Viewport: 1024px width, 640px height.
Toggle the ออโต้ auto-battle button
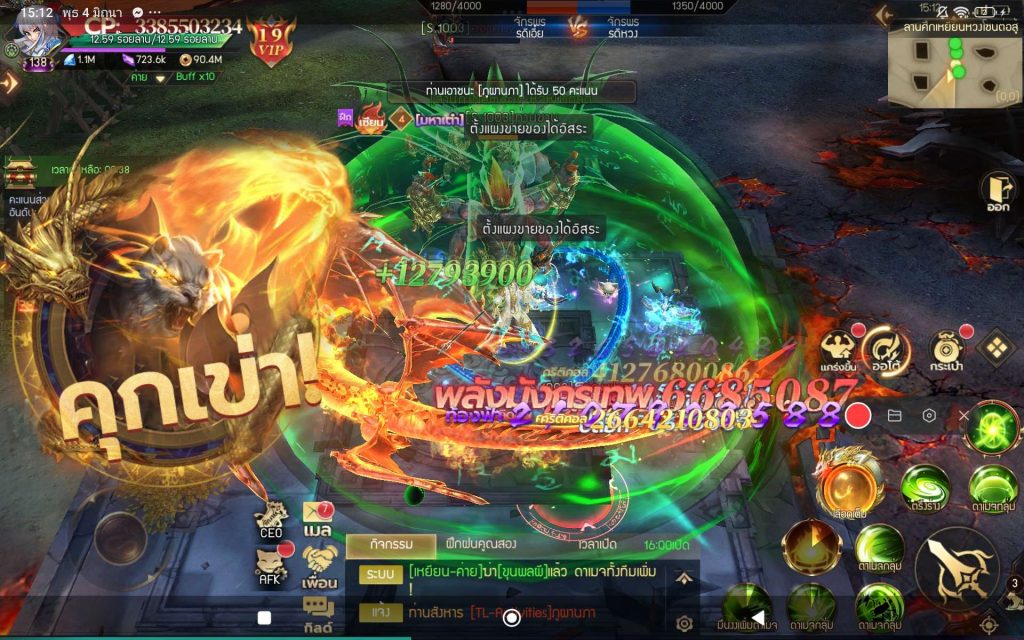click(886, 349)
